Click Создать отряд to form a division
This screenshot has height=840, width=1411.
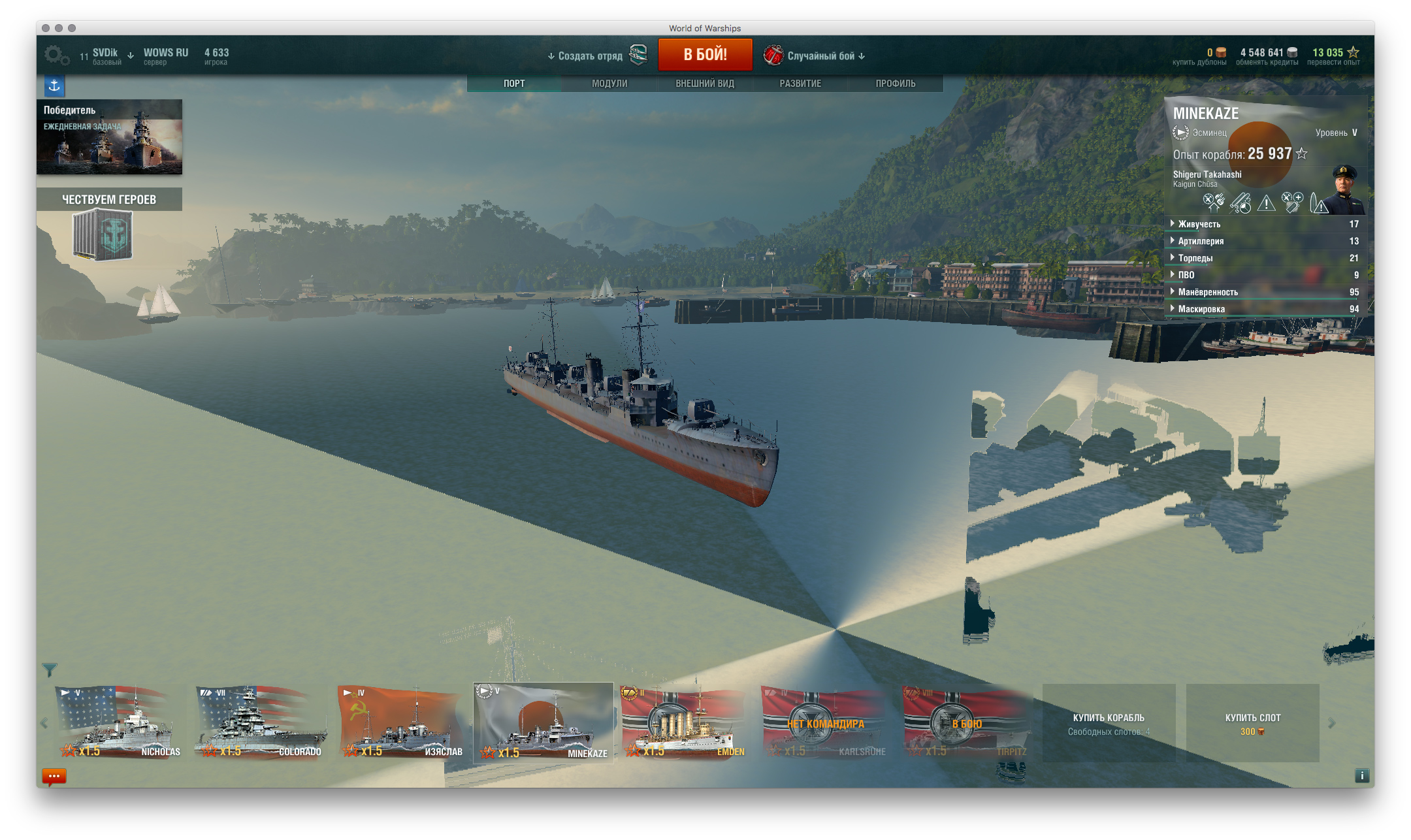coord(590,56)
